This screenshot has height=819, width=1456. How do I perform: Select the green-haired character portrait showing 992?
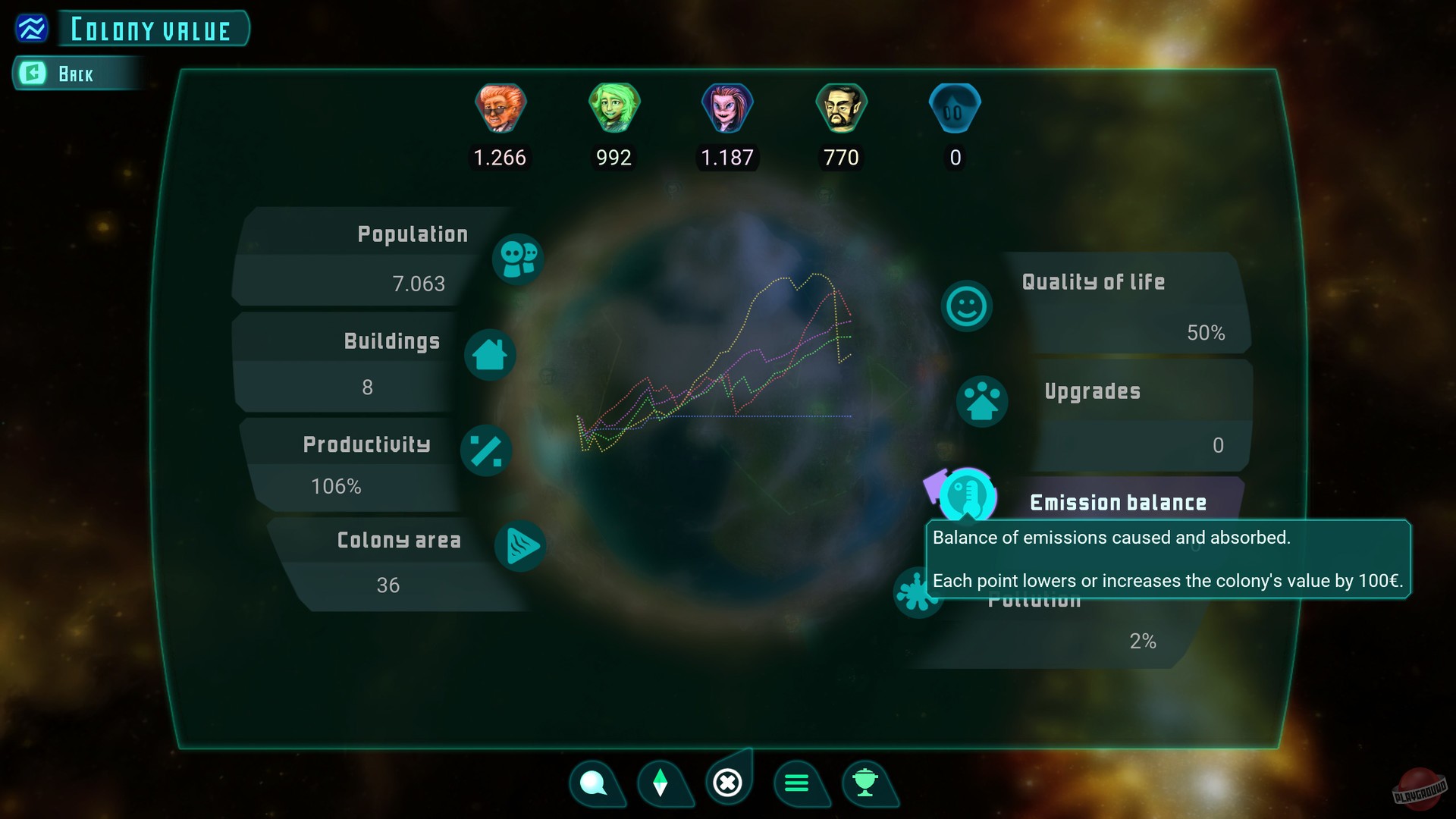(x=613, y=108)
